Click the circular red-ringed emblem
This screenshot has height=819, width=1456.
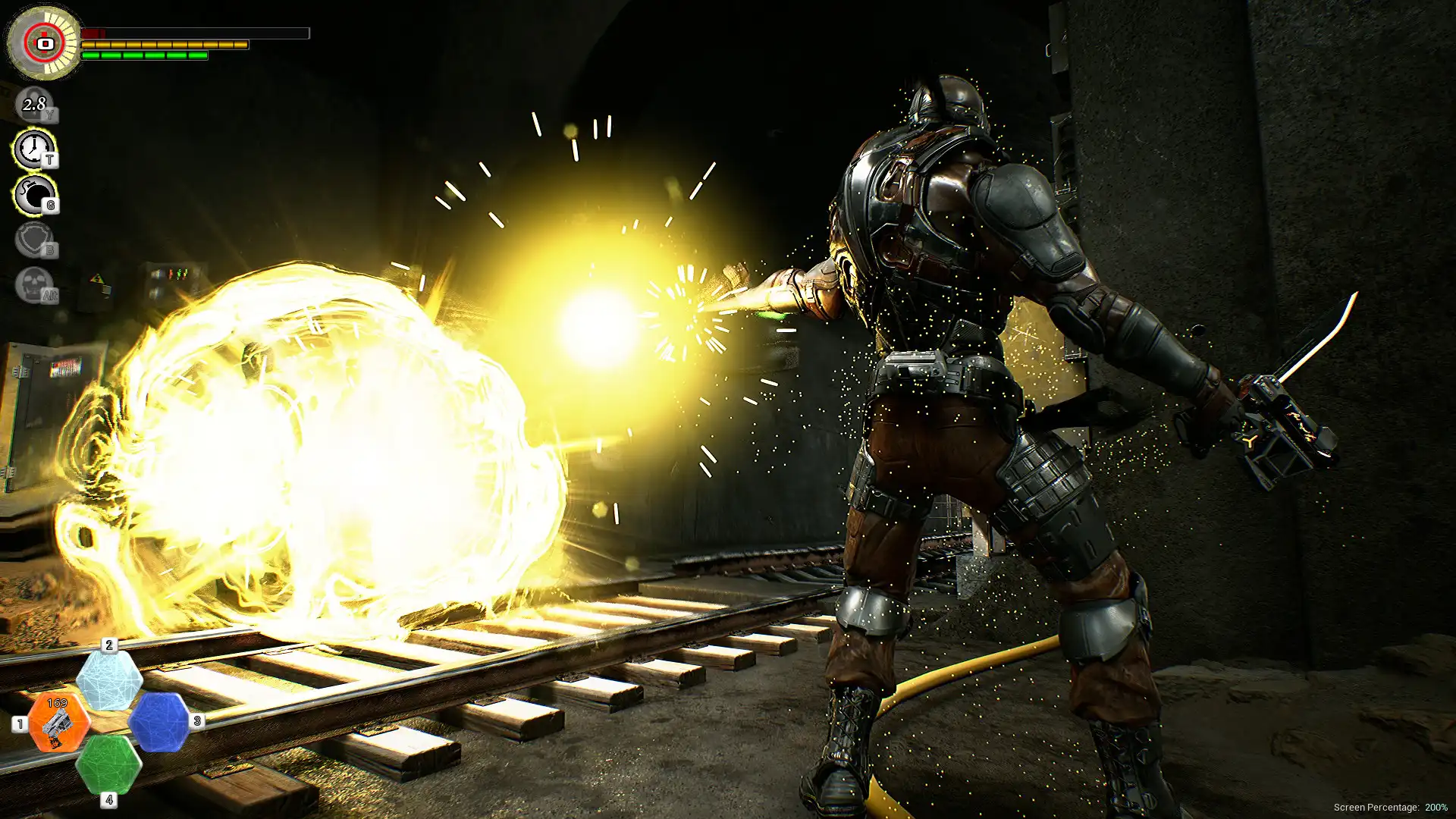[44, 43]
